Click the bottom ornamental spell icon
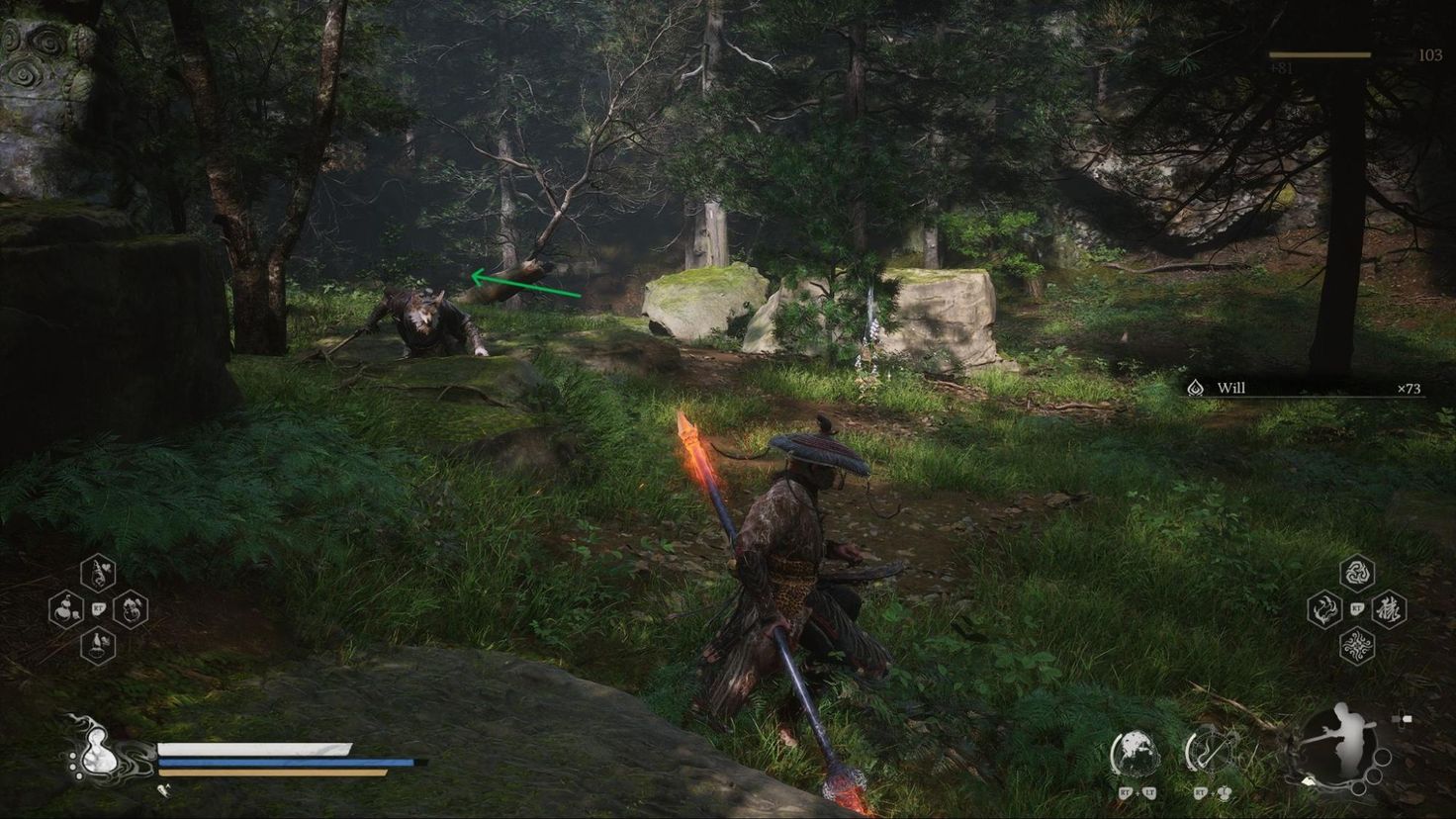Image resolution: width=1456 pixels, height=819 pixels. point(1357,646)
